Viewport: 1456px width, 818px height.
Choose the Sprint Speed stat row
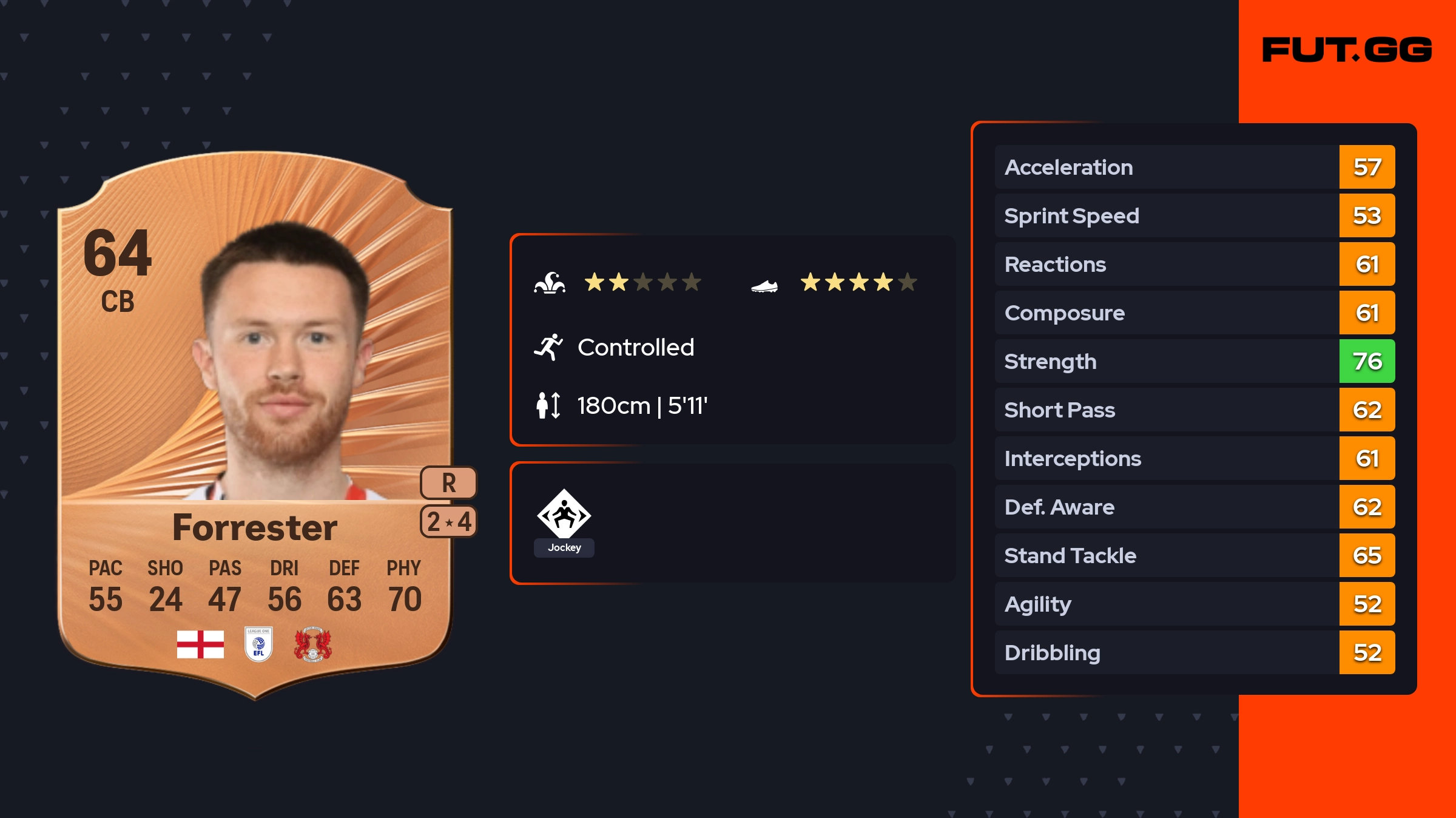pyautogui.click(x=1194, y=215)
